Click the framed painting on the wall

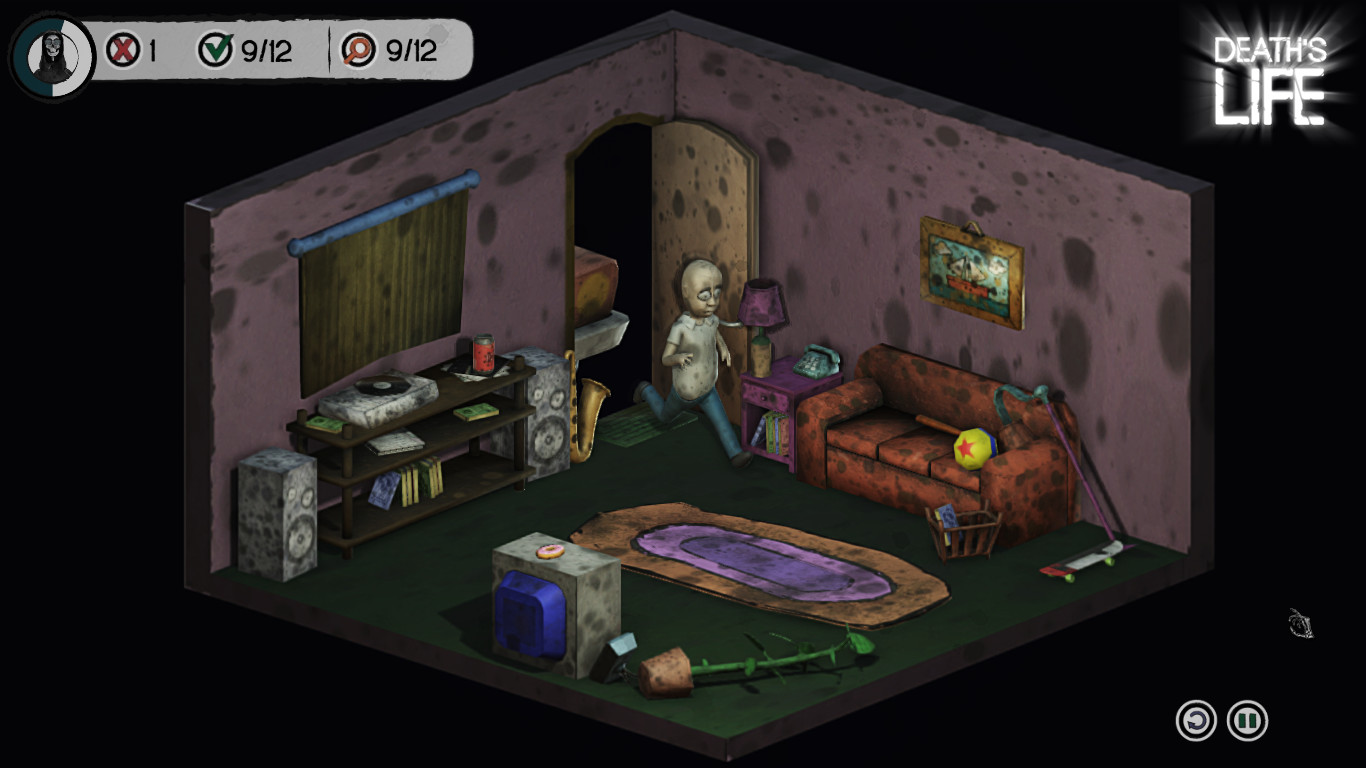[967, 268]
